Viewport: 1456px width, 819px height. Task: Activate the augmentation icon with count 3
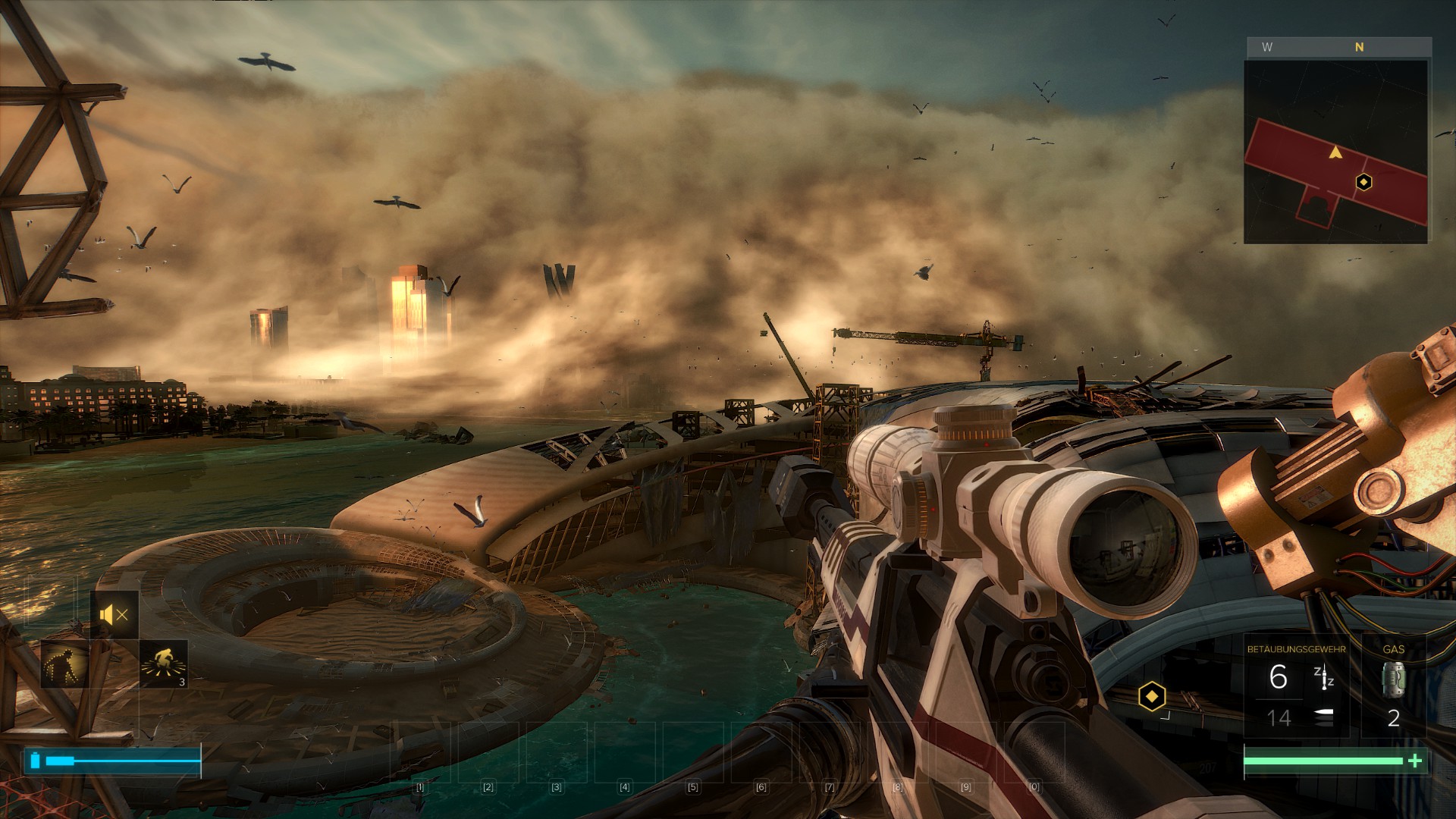[164, 664]
